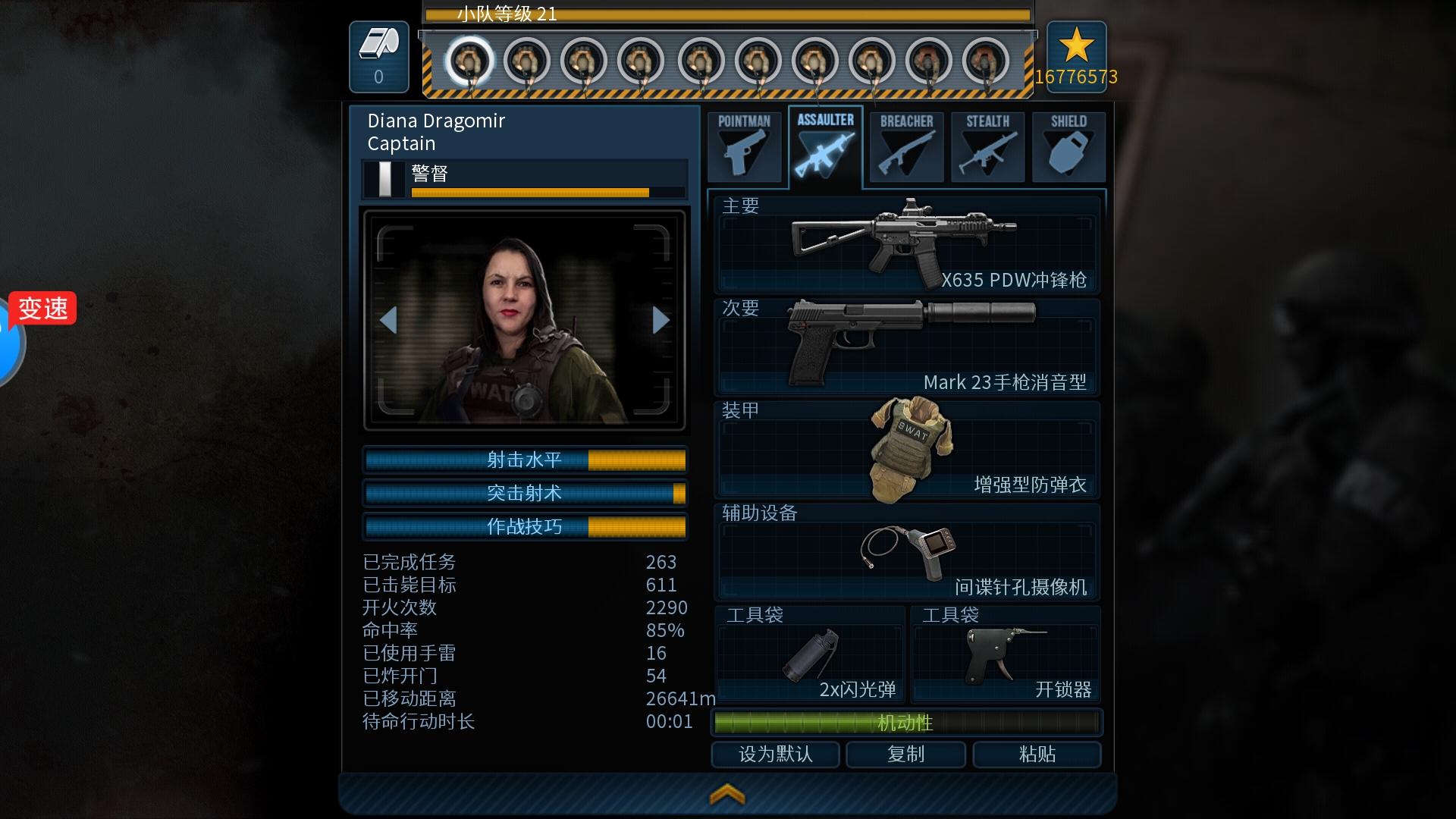Paste the loadout with 粘贴
1456x819 pixels.
tap(1037, 754)
